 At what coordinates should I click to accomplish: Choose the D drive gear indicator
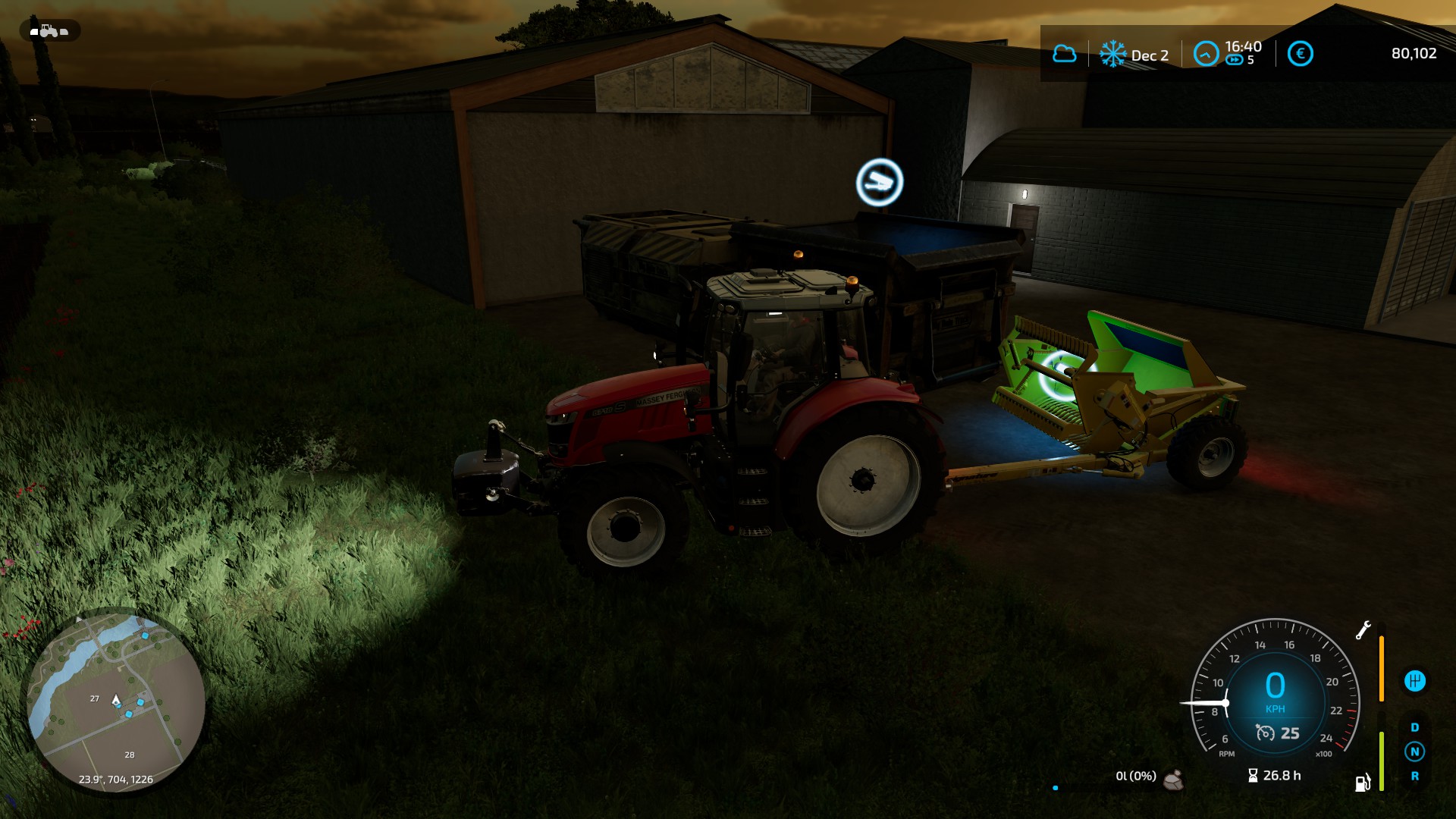tap(1414, 727)
